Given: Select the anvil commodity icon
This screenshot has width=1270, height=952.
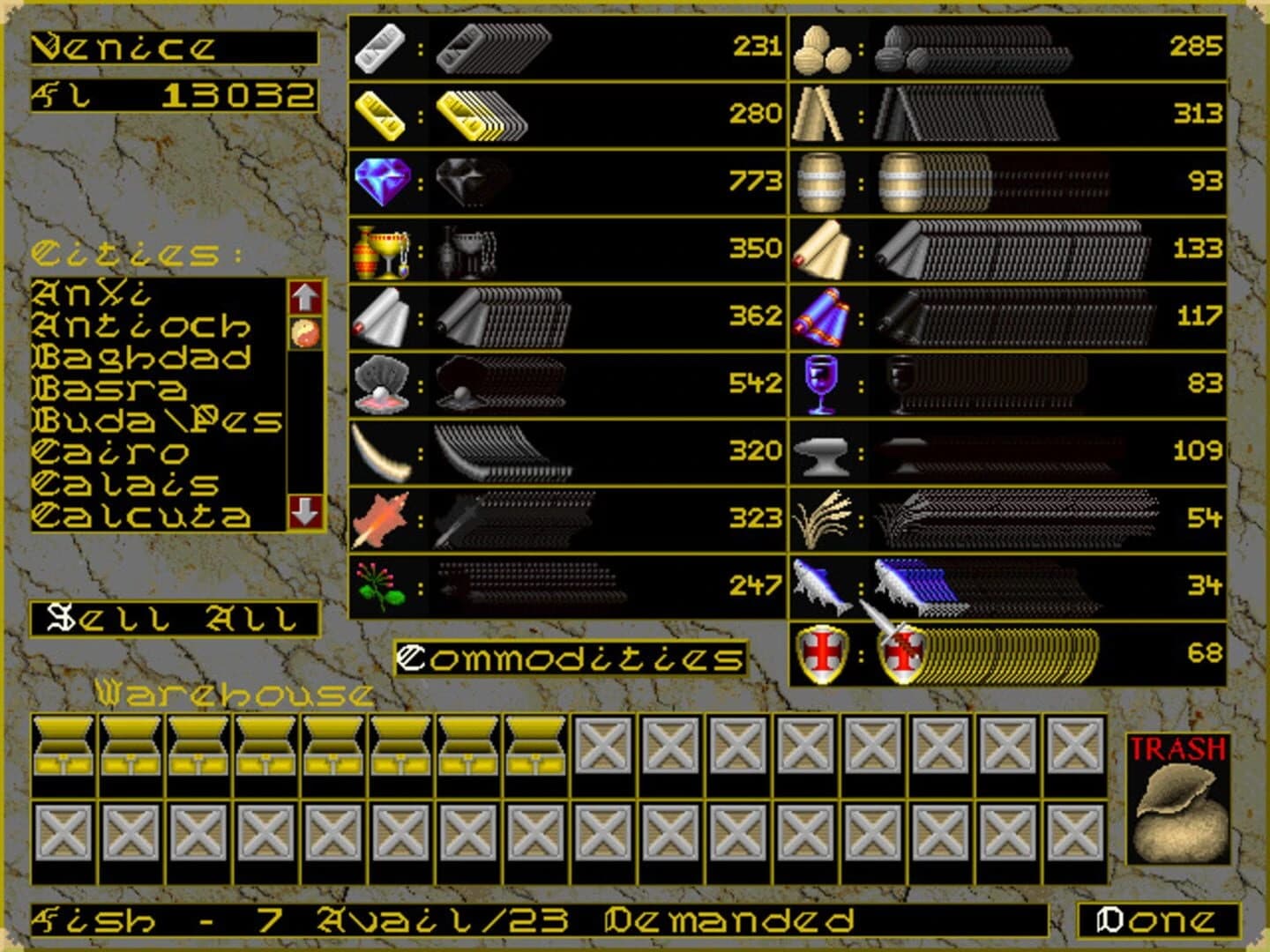Looking at the screenshot, I should click(x=822, y=450).
